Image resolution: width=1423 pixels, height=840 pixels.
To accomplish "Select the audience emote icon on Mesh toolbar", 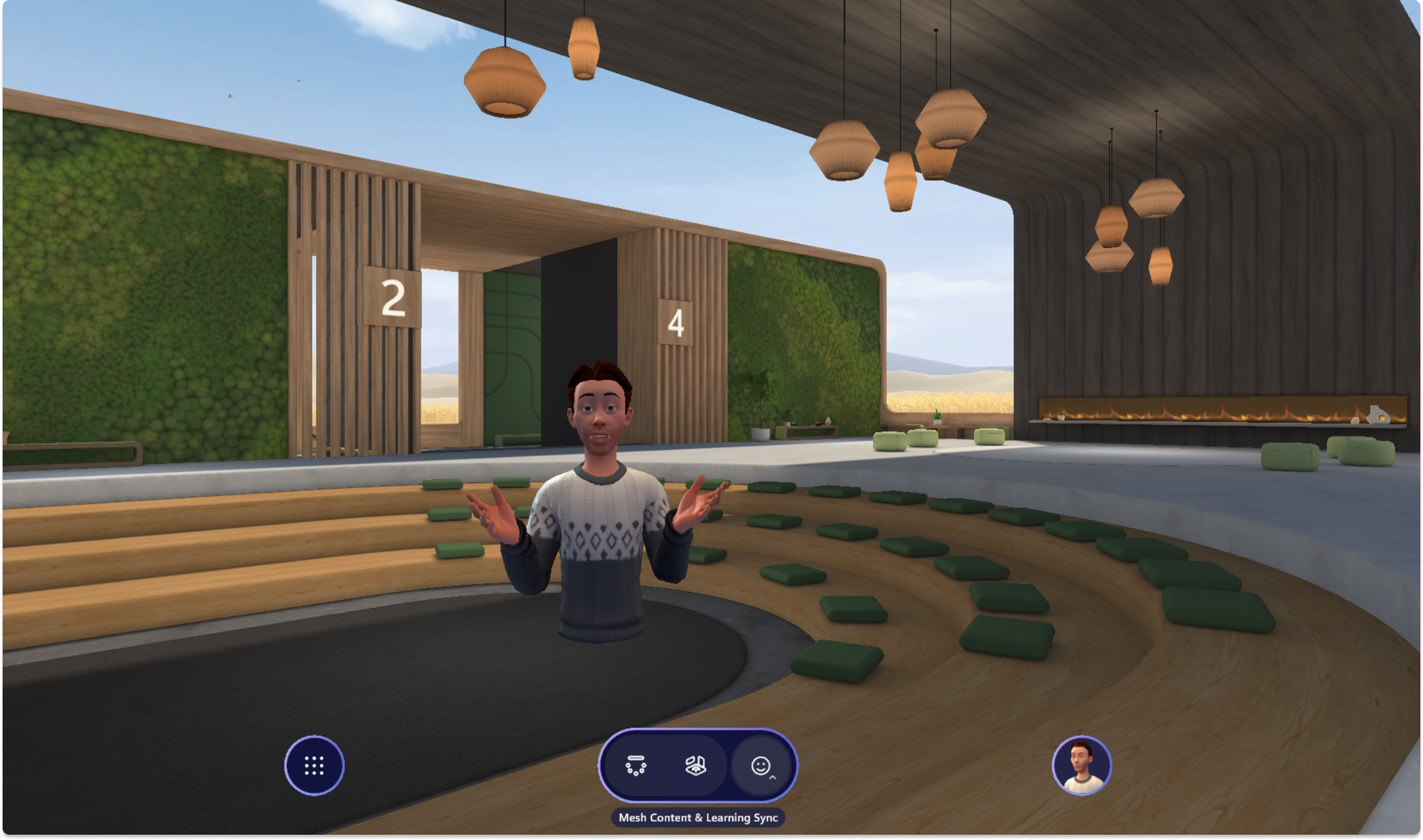I will pyautogui.click(x=636, y=765).
